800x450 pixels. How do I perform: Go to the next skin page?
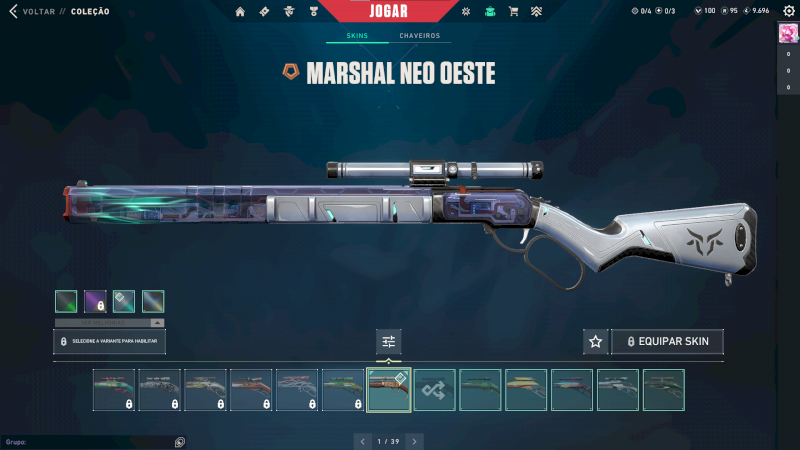coord(414,440)
